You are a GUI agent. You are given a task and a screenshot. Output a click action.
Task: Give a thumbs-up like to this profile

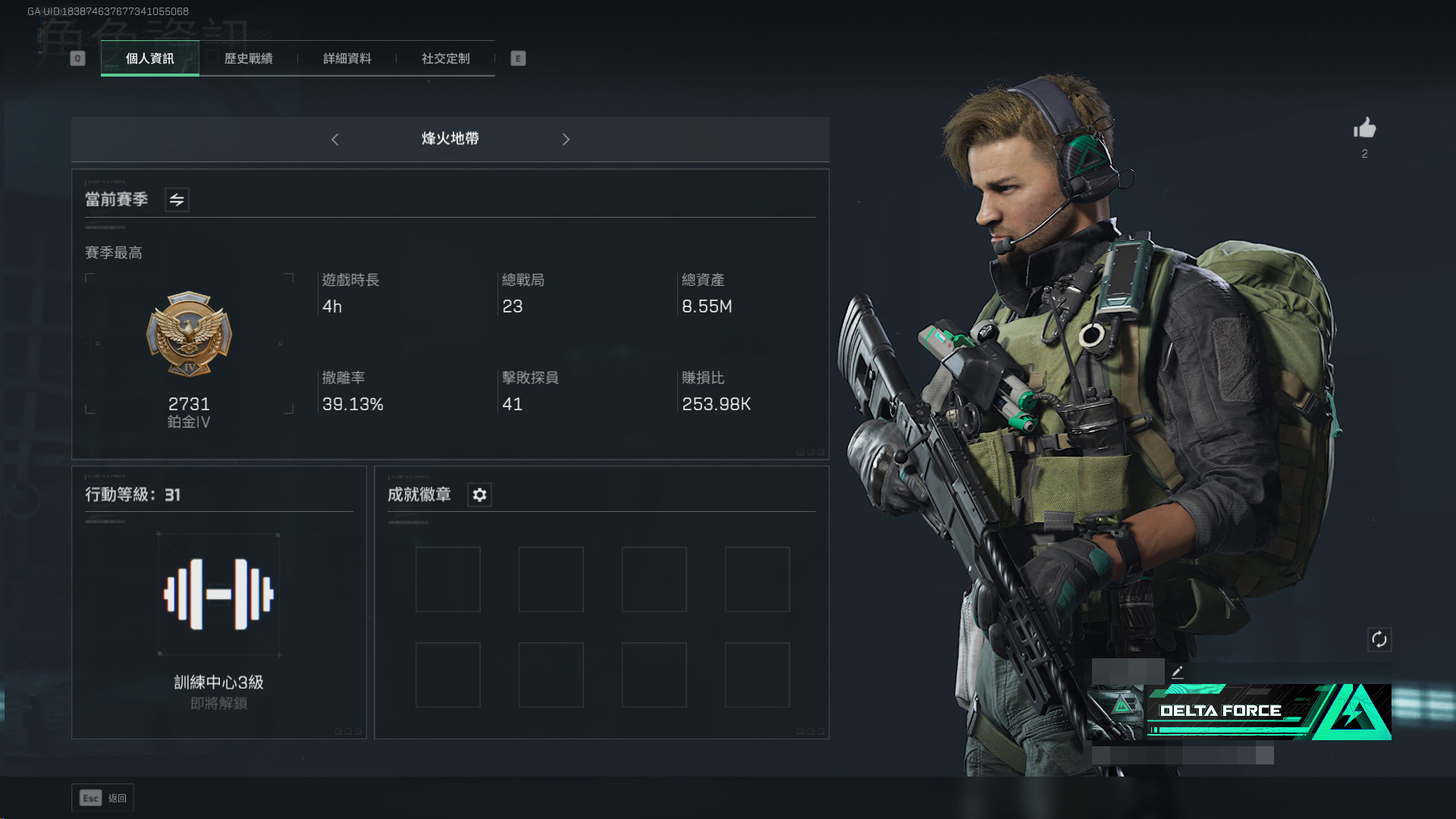tap(1364, 128)
